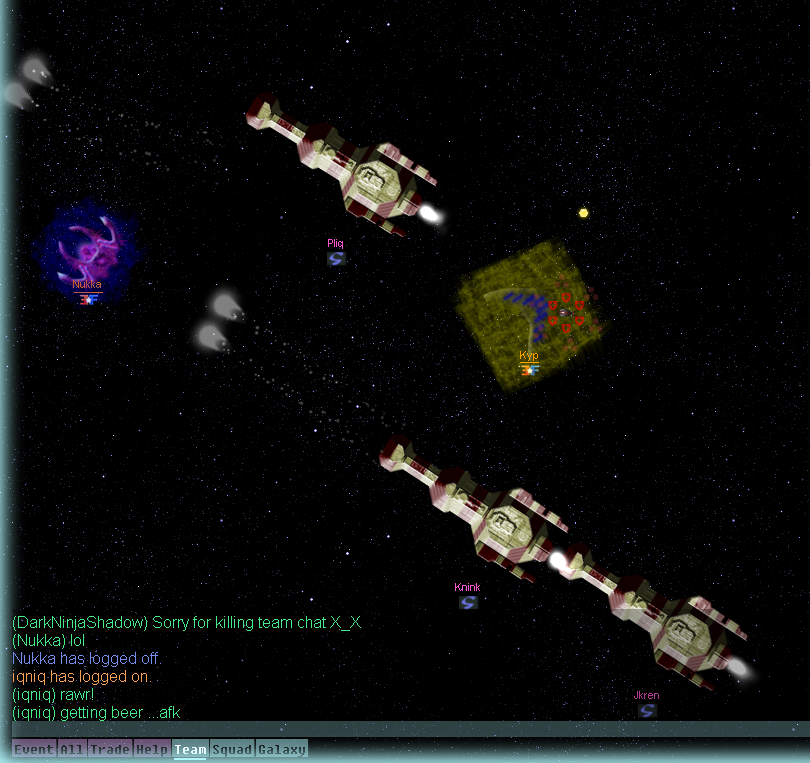Switch to the Squad chat tab
This screenshot has width=810, height=763.
coord(232,749)
